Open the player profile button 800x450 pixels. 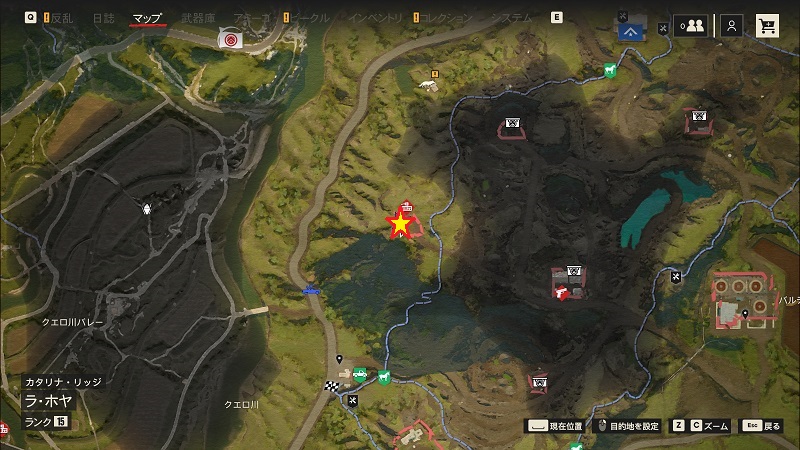click(732, 27)
